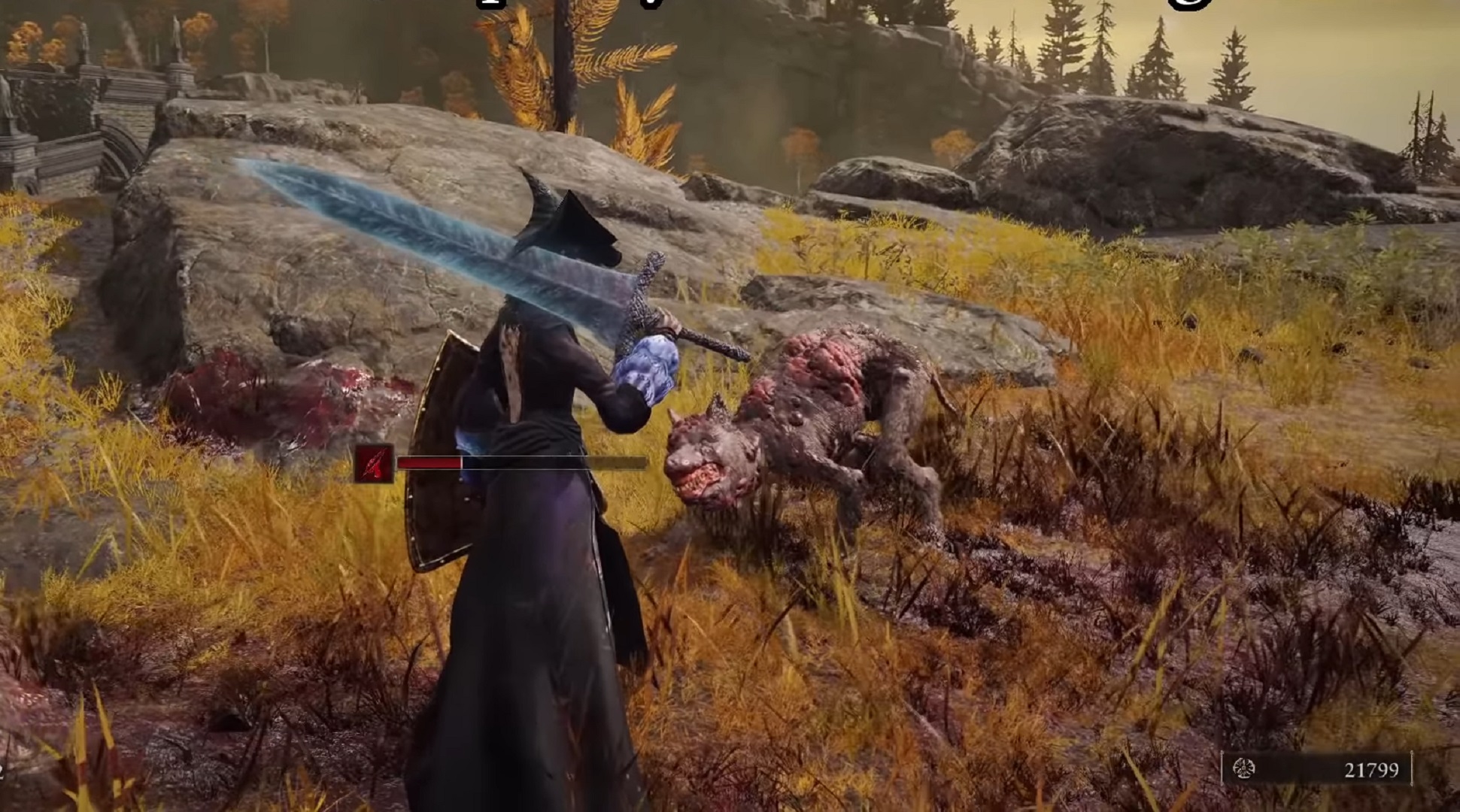Screen dimensions: 1460x812
Task: Click the red enemy status effect icon
Action: pyautogui.click(x=372, y=464)
